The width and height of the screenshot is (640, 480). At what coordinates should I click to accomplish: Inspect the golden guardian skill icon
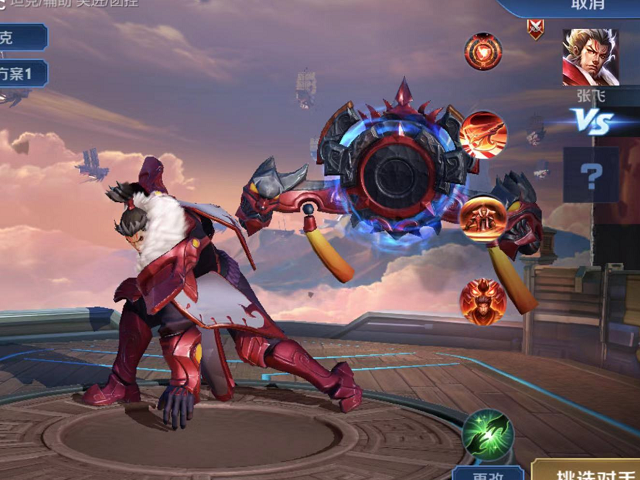(482, 217)
